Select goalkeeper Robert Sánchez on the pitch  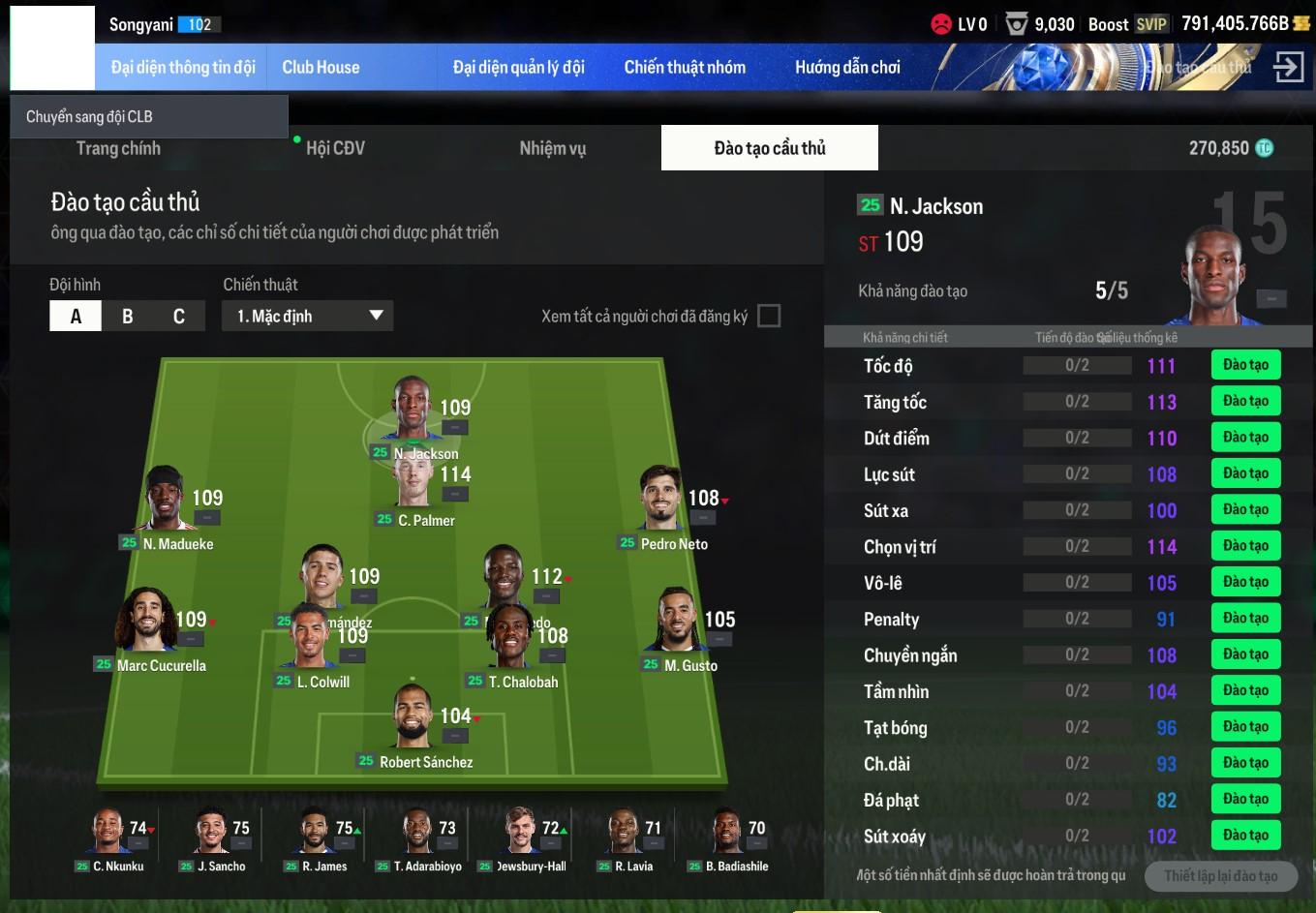413,721
